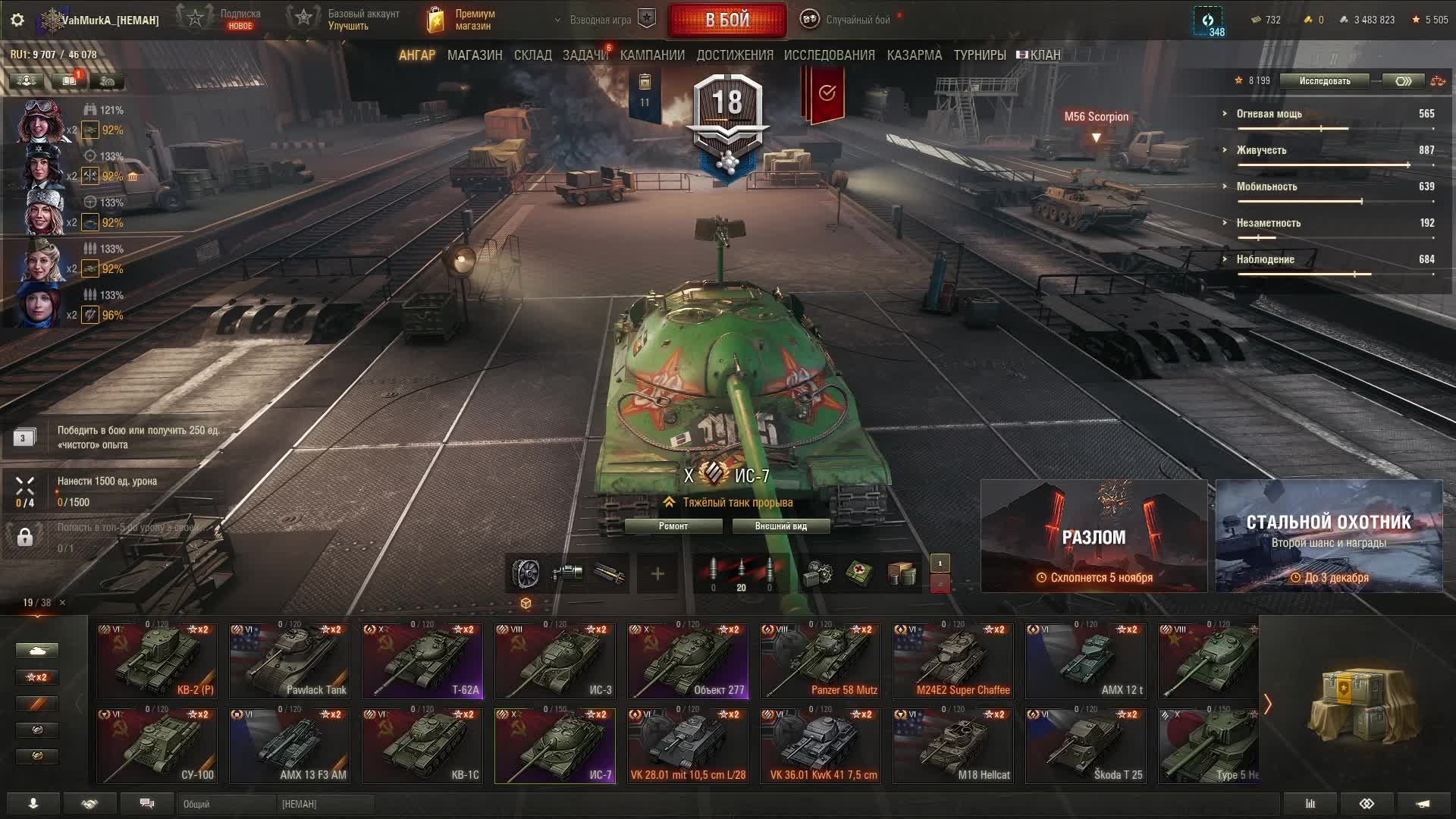Click the Общий chat channel tab
Screen dimensions: 1456x819
point(226,804)
